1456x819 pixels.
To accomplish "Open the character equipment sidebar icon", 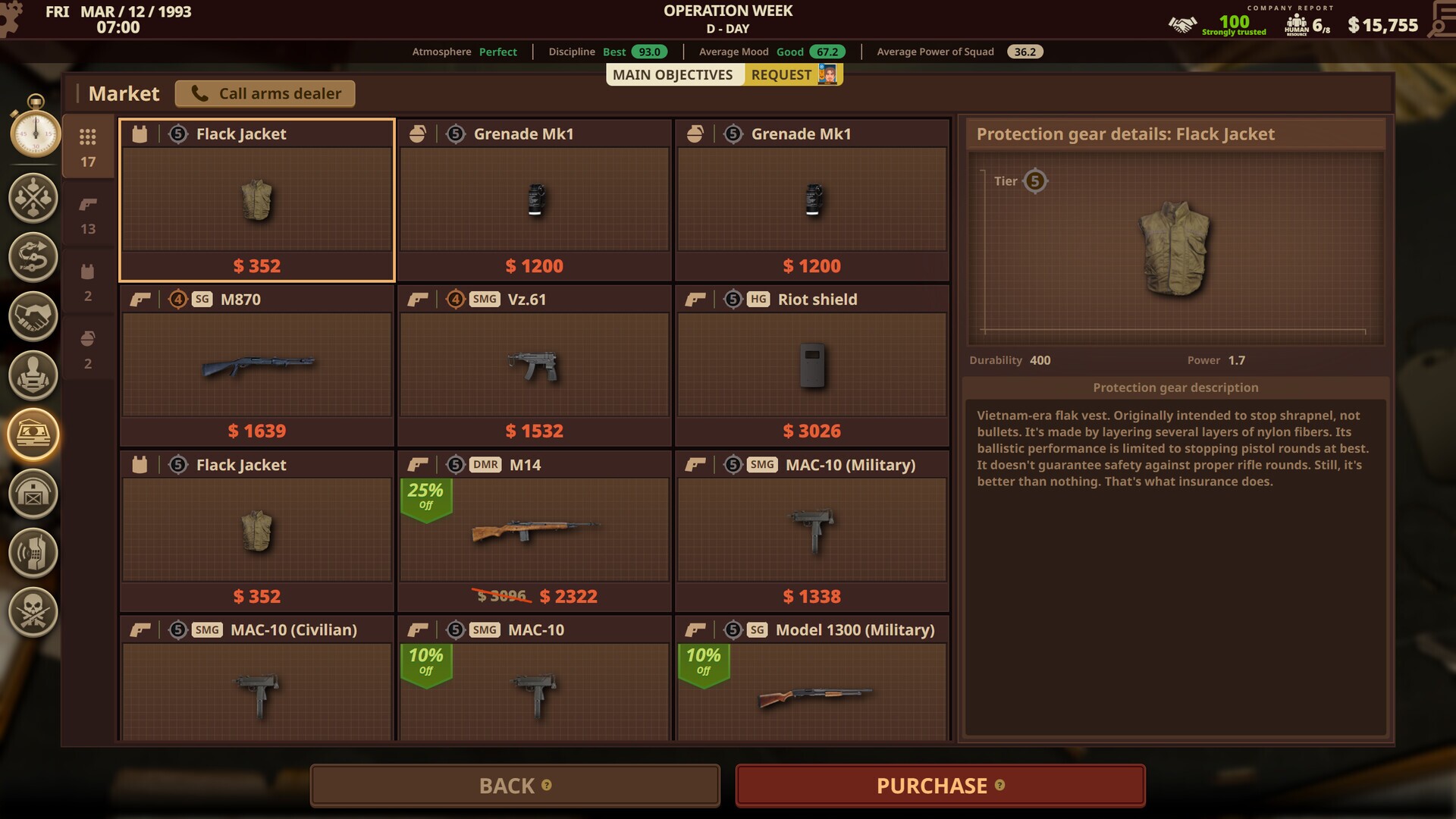I will click(33, 375).
